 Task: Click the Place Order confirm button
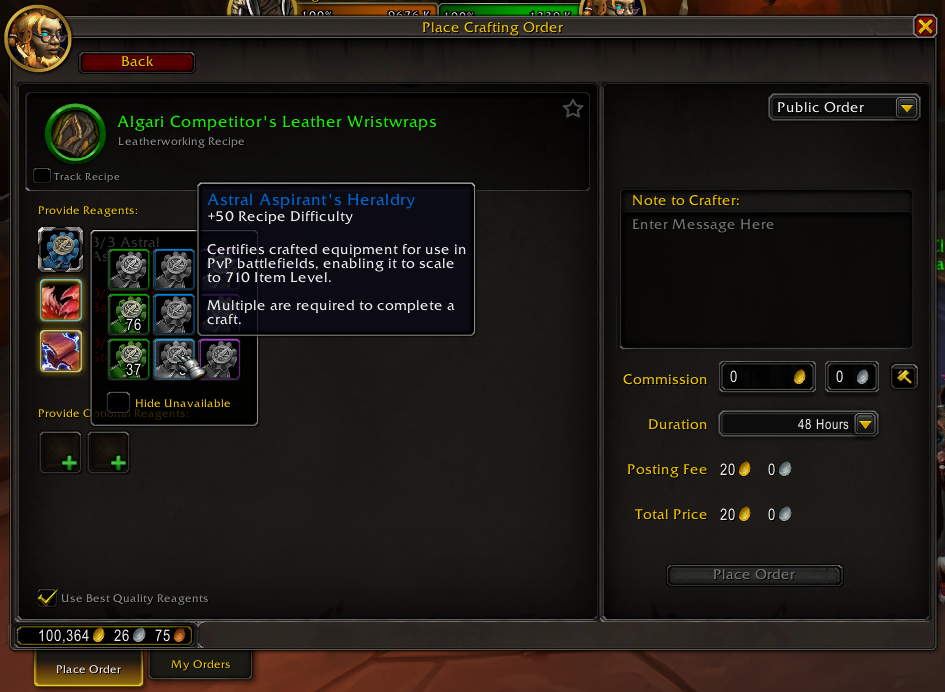tap(754, 575)
